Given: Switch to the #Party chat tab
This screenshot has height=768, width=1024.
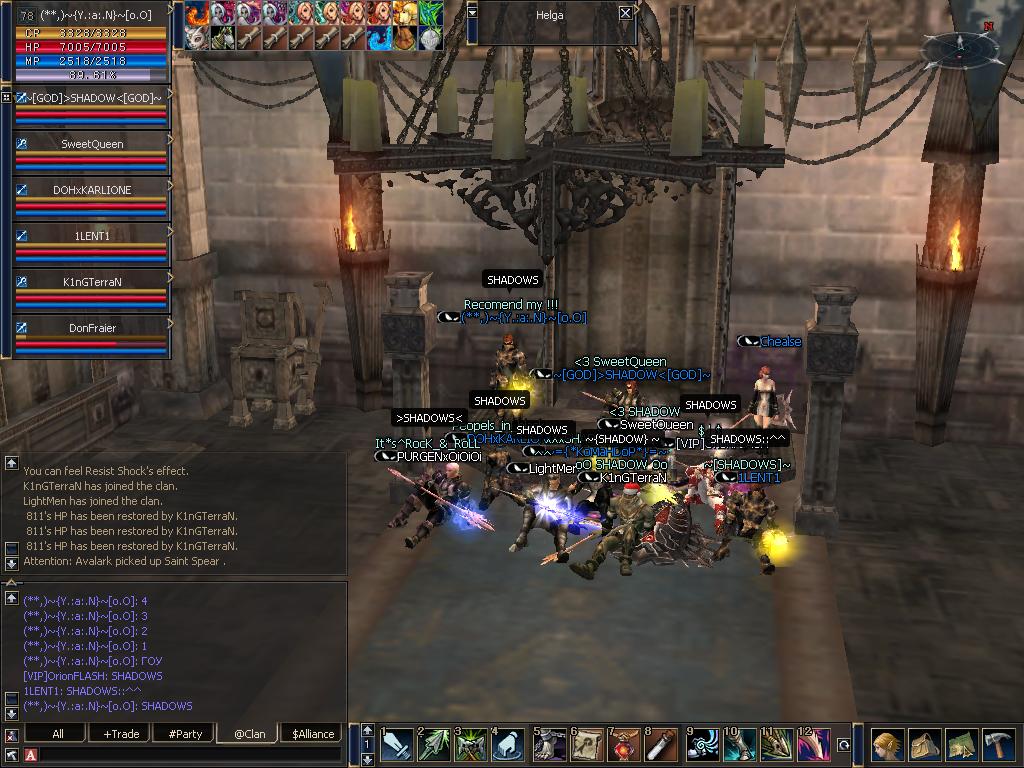Looking at the screenshot, I should (x=185, y=733).
